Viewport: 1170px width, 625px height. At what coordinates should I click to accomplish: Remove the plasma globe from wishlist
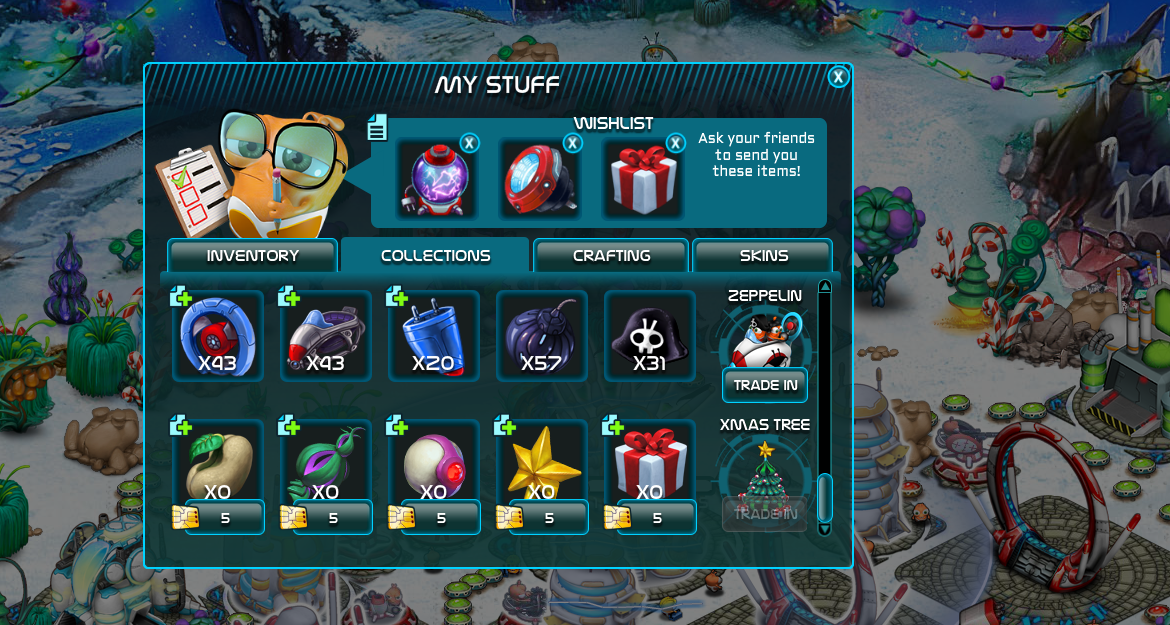pos(469,143)
